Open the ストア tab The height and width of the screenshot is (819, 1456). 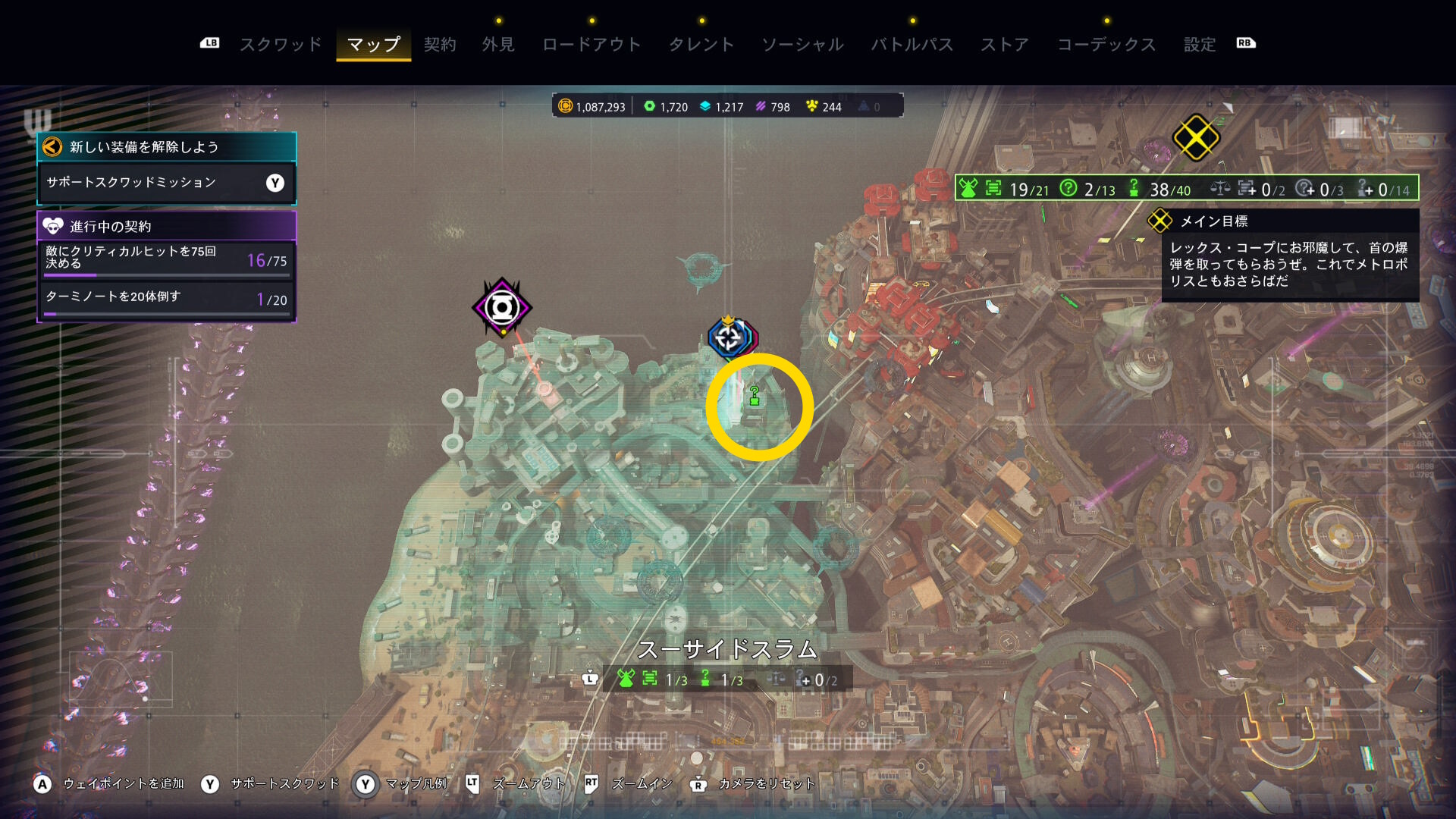click(x=1005, y=45)
